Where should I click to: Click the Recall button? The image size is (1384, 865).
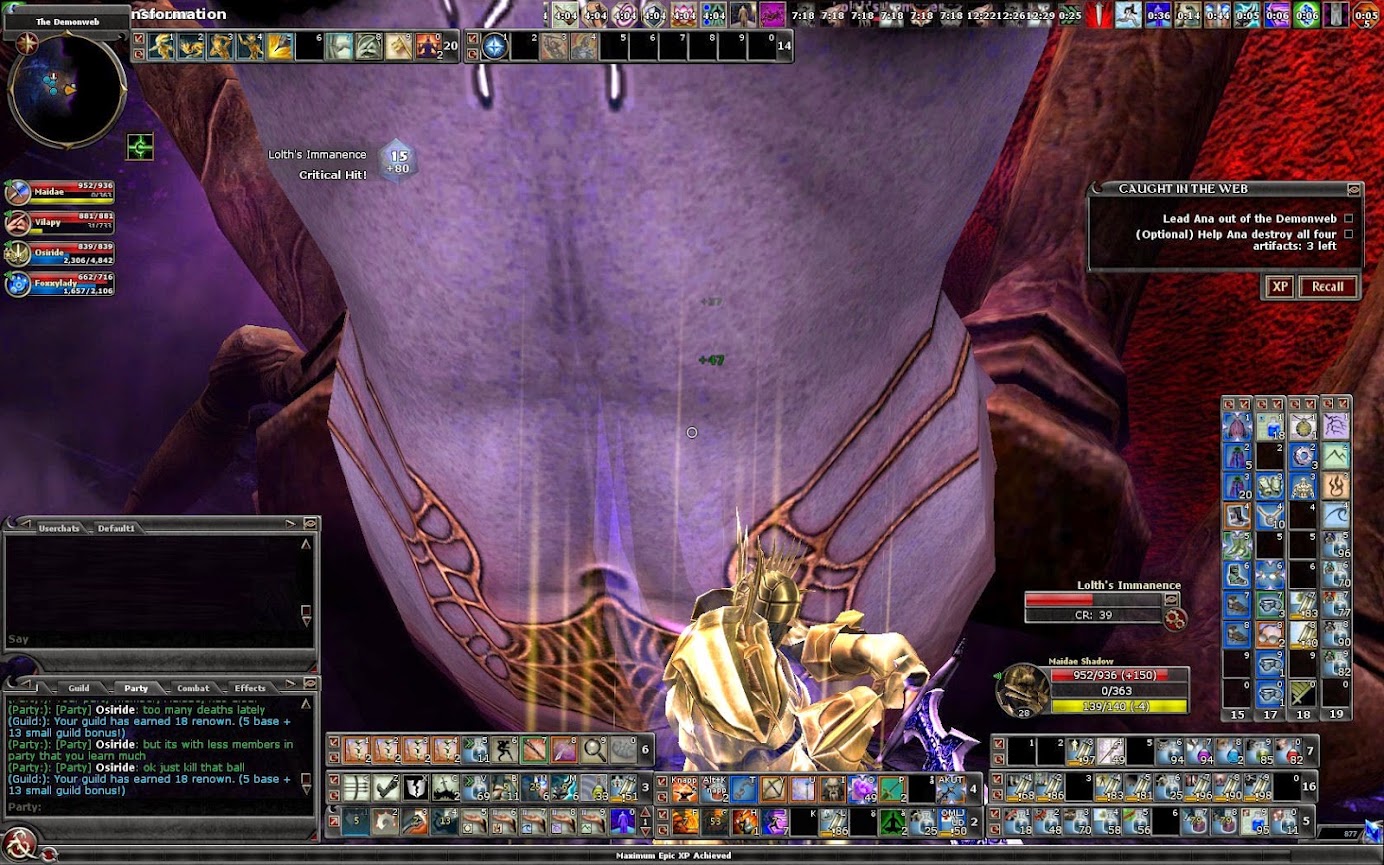1327,287
